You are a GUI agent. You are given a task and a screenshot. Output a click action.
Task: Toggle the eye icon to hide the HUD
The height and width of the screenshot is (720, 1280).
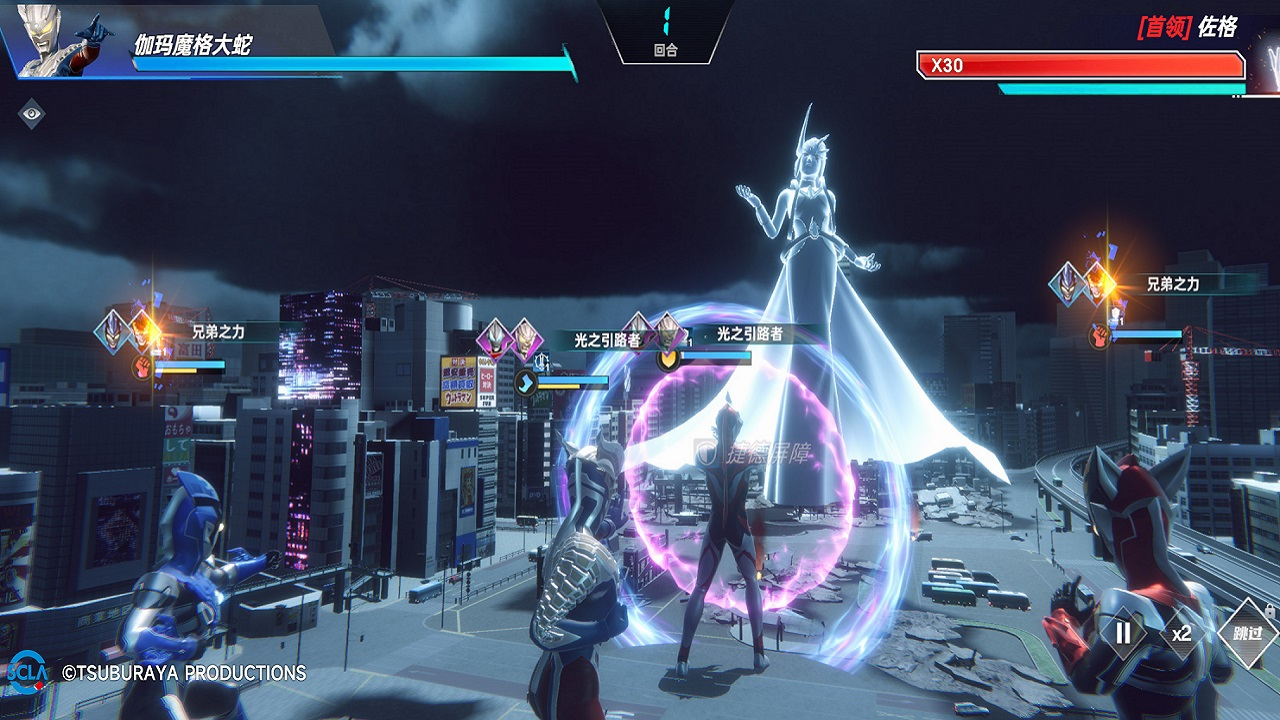pos(32,114)
